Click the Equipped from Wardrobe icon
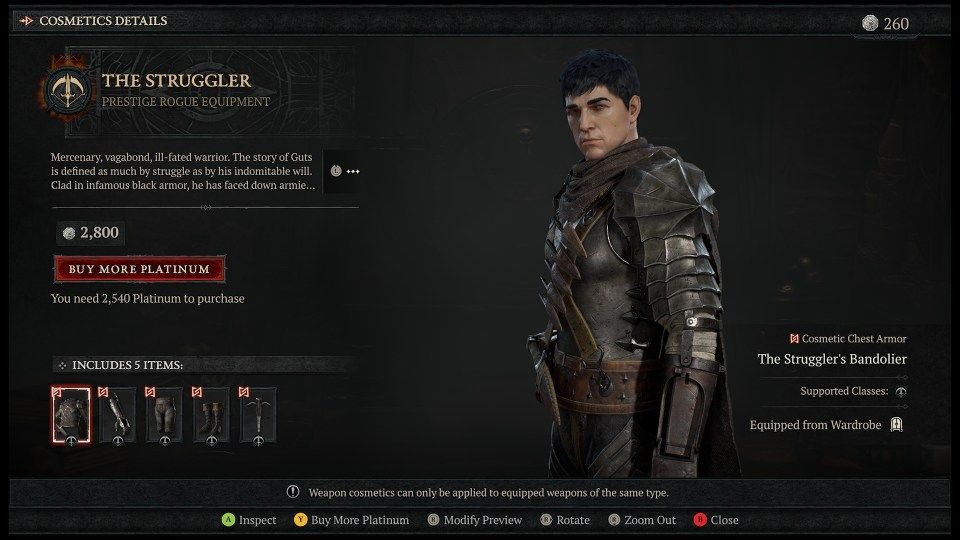The image size is (960, 540). 897,425
